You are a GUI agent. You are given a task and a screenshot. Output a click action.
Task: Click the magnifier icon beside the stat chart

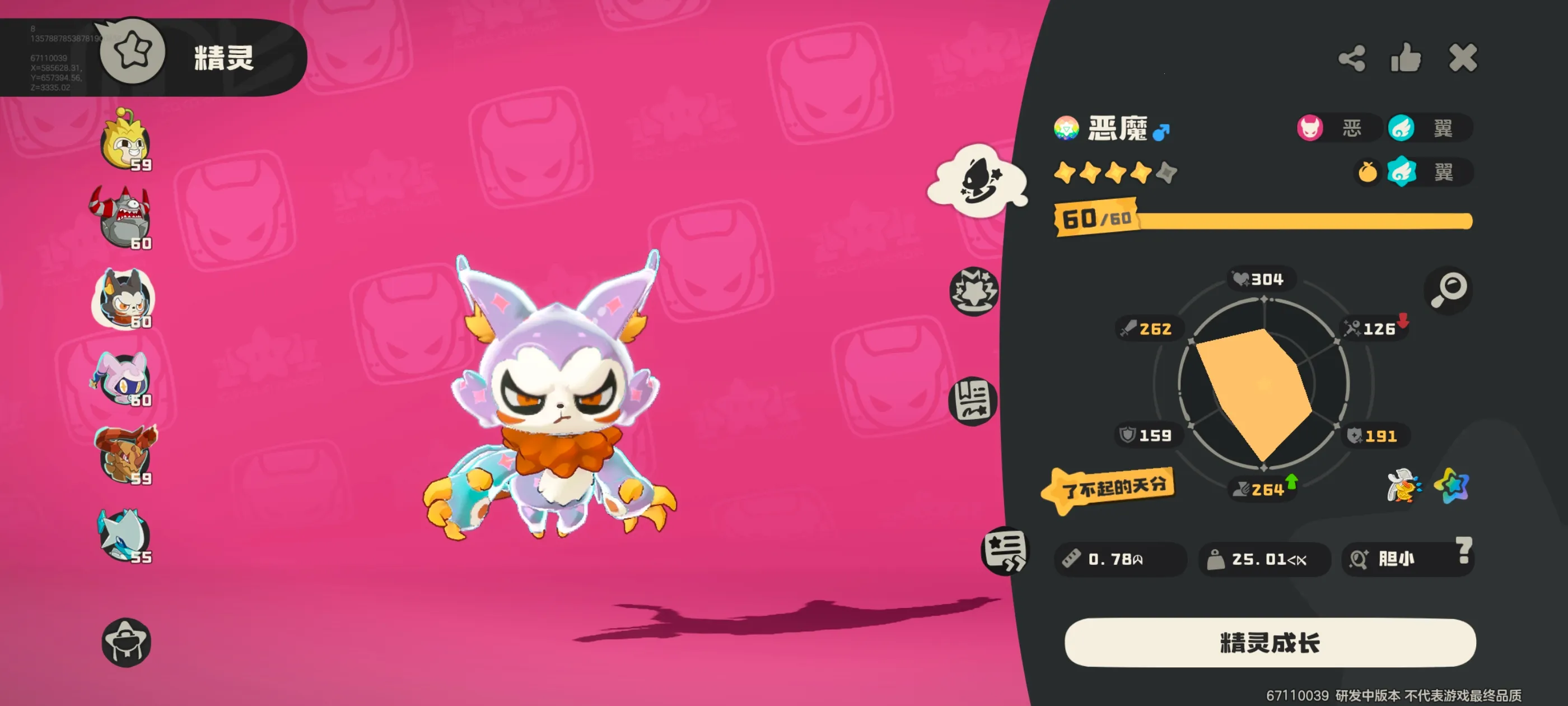[x=1449, y=291]
